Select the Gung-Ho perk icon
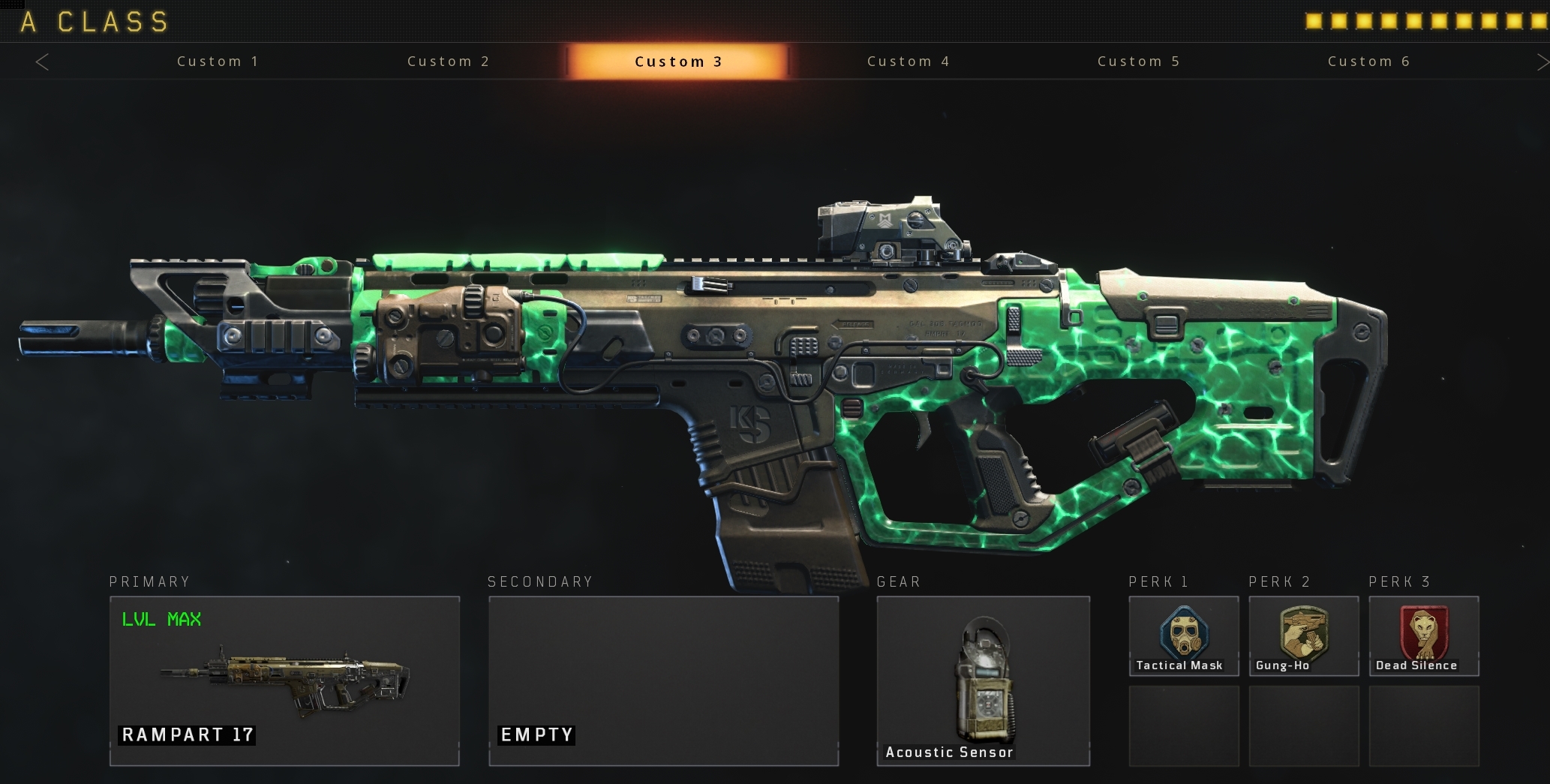 click(x=1303, y=634)
